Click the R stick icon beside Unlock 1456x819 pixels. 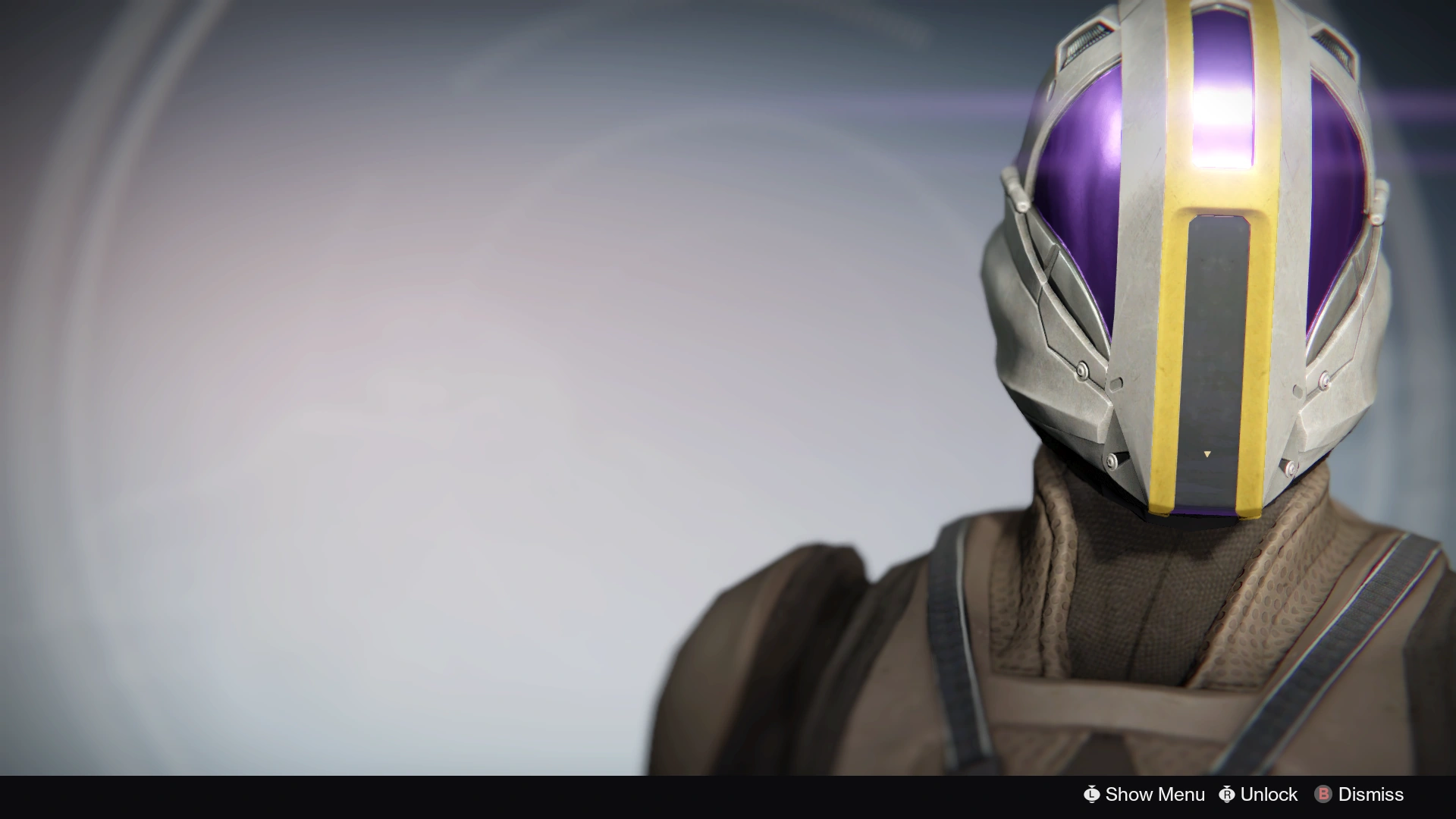[x=1226, y=795]
